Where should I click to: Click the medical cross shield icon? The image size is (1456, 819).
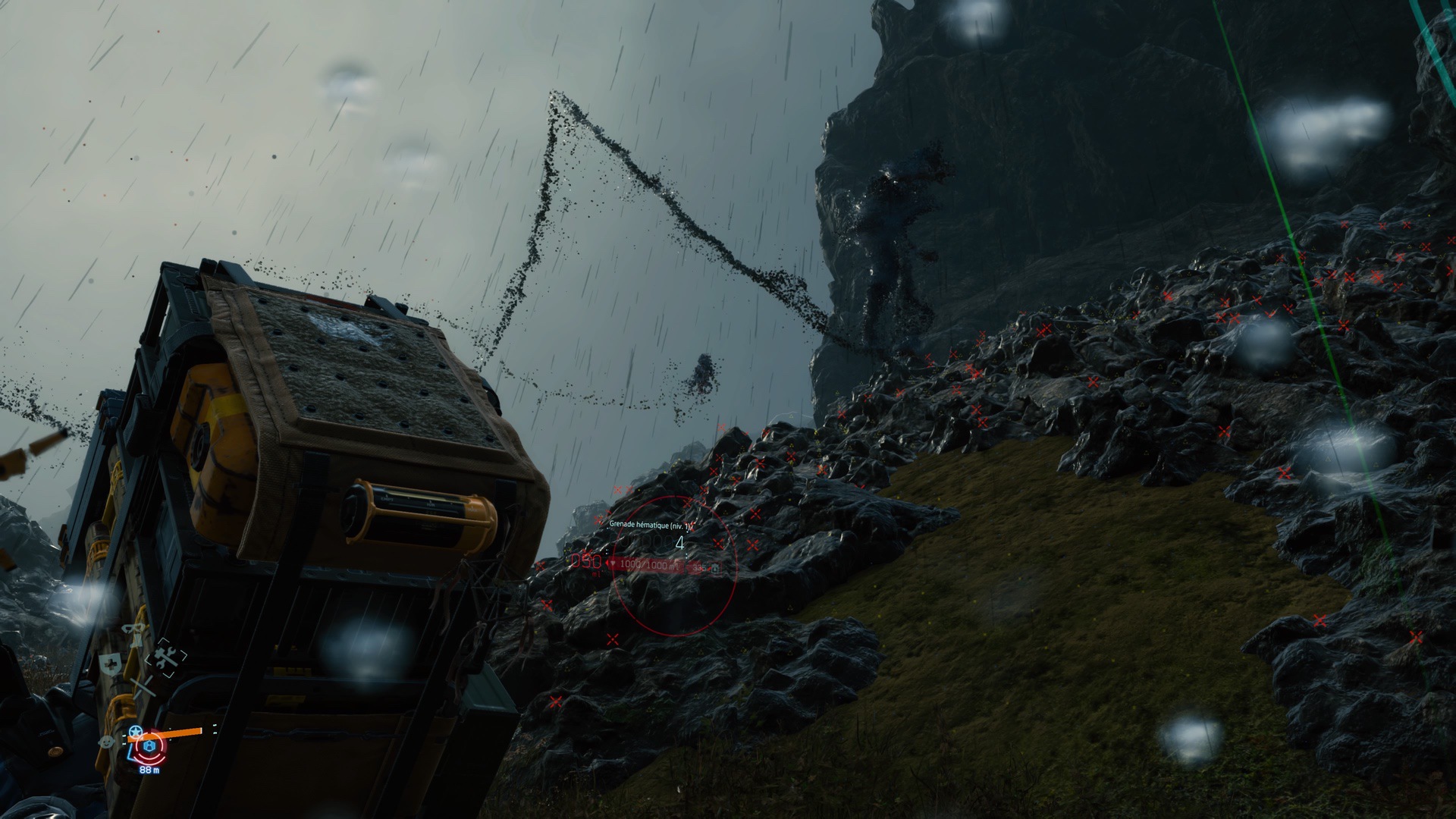tap(111, 663)
